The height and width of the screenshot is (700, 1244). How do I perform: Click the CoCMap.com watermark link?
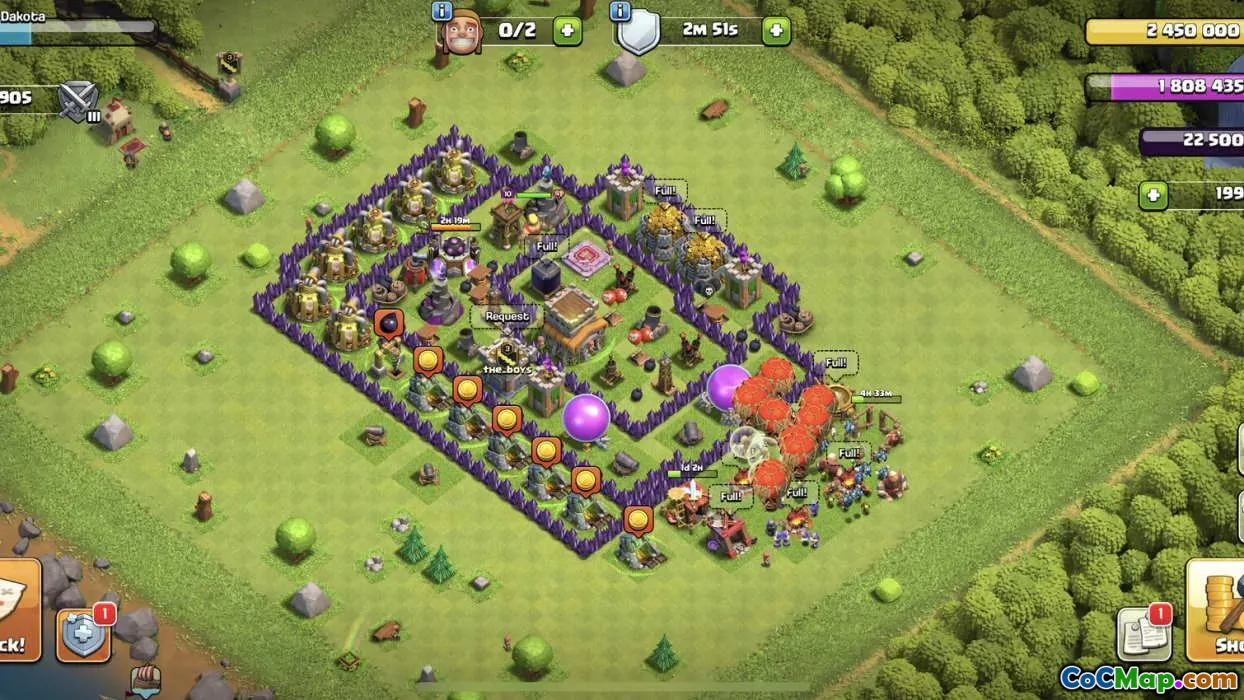click(x=1148, y=679)
